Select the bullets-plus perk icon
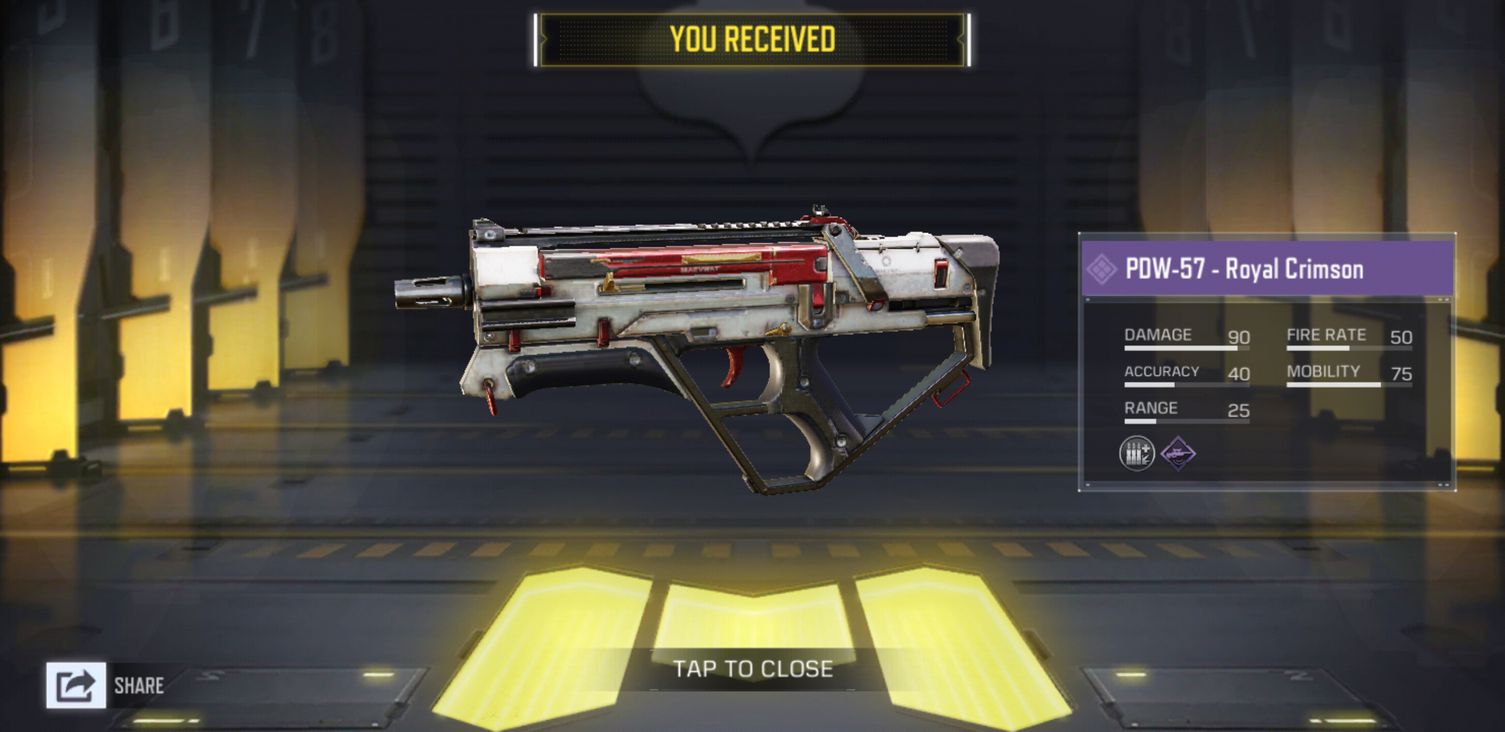 pyautogui.click(x=1137, y=454)
